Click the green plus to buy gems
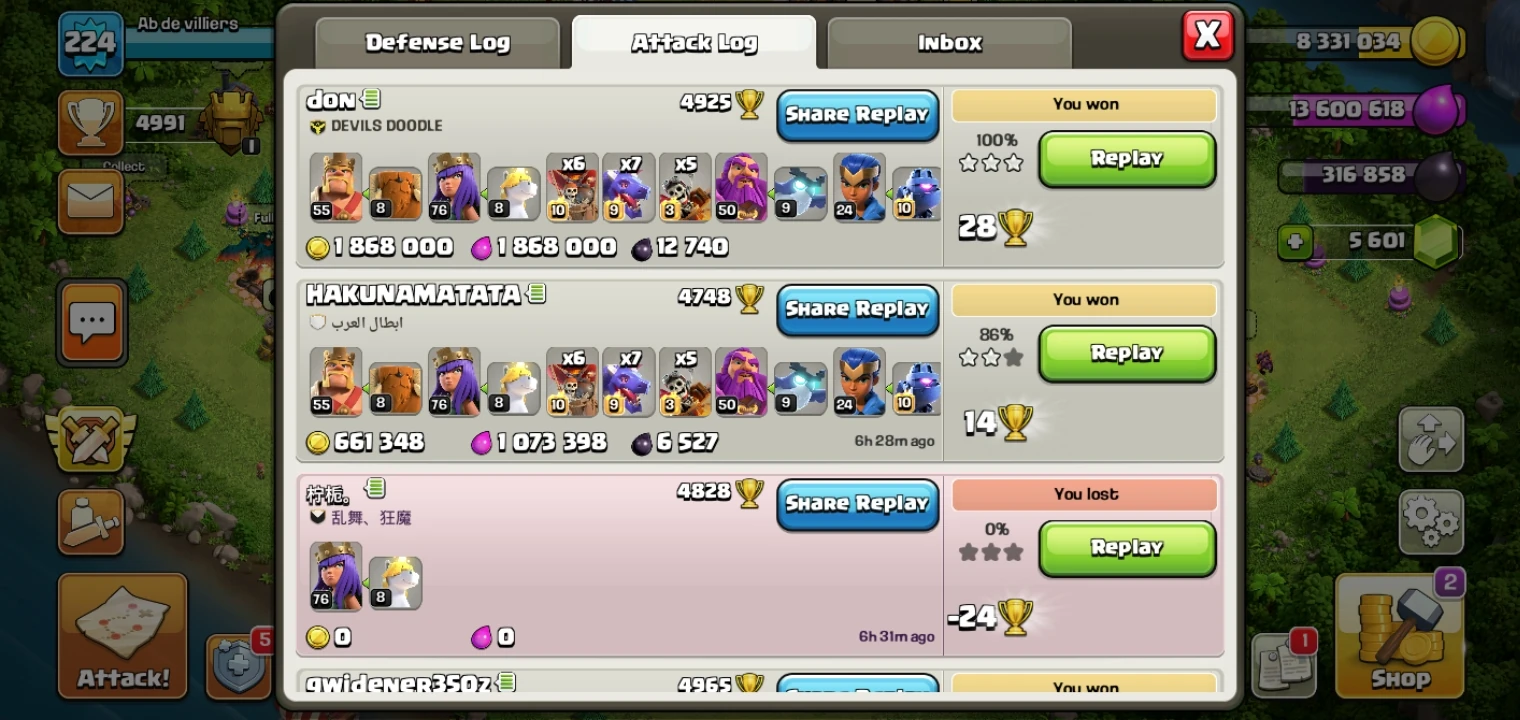 coord(1294,241)
